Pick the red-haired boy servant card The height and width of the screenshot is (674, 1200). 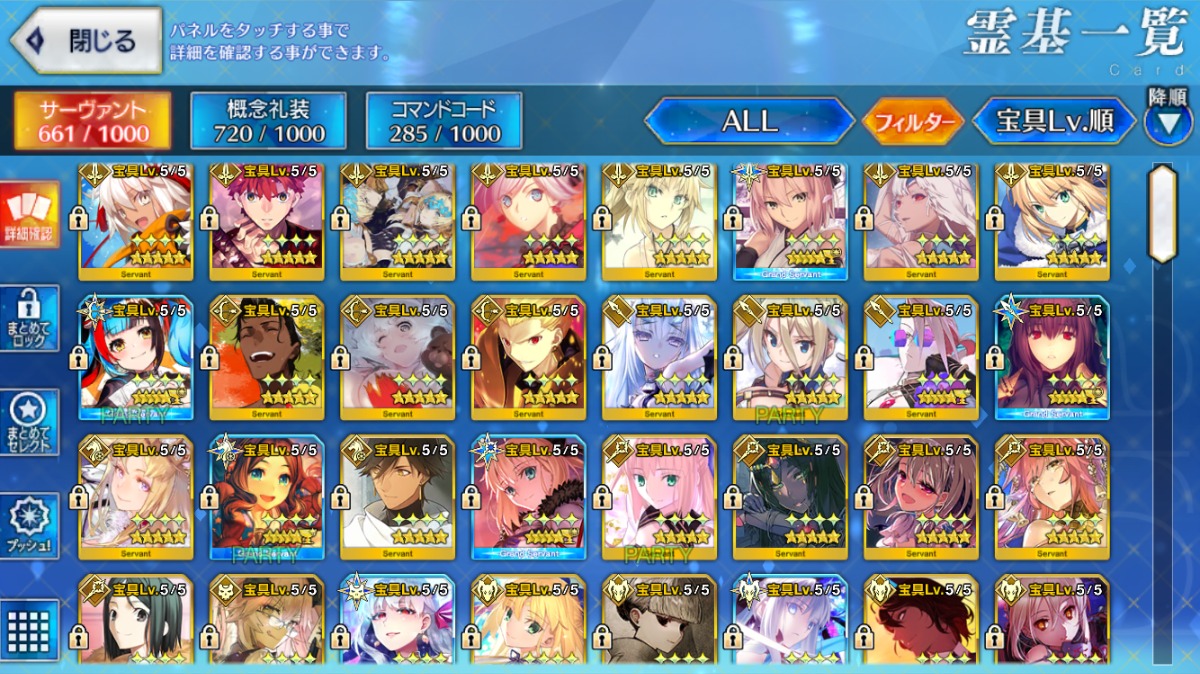(267, 220)
